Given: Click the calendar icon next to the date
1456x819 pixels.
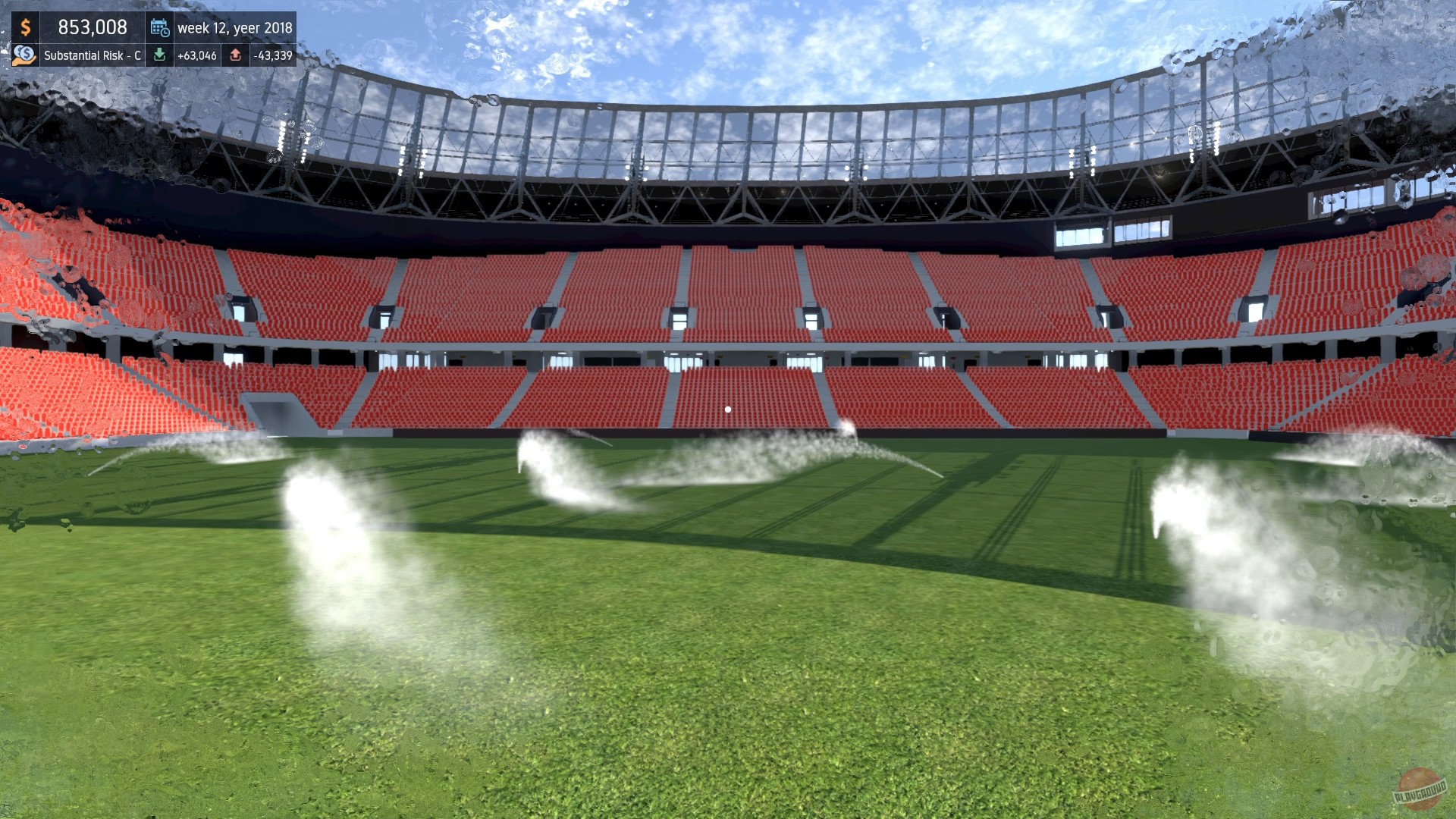Looking at the screenshot, I should (159, 27).
